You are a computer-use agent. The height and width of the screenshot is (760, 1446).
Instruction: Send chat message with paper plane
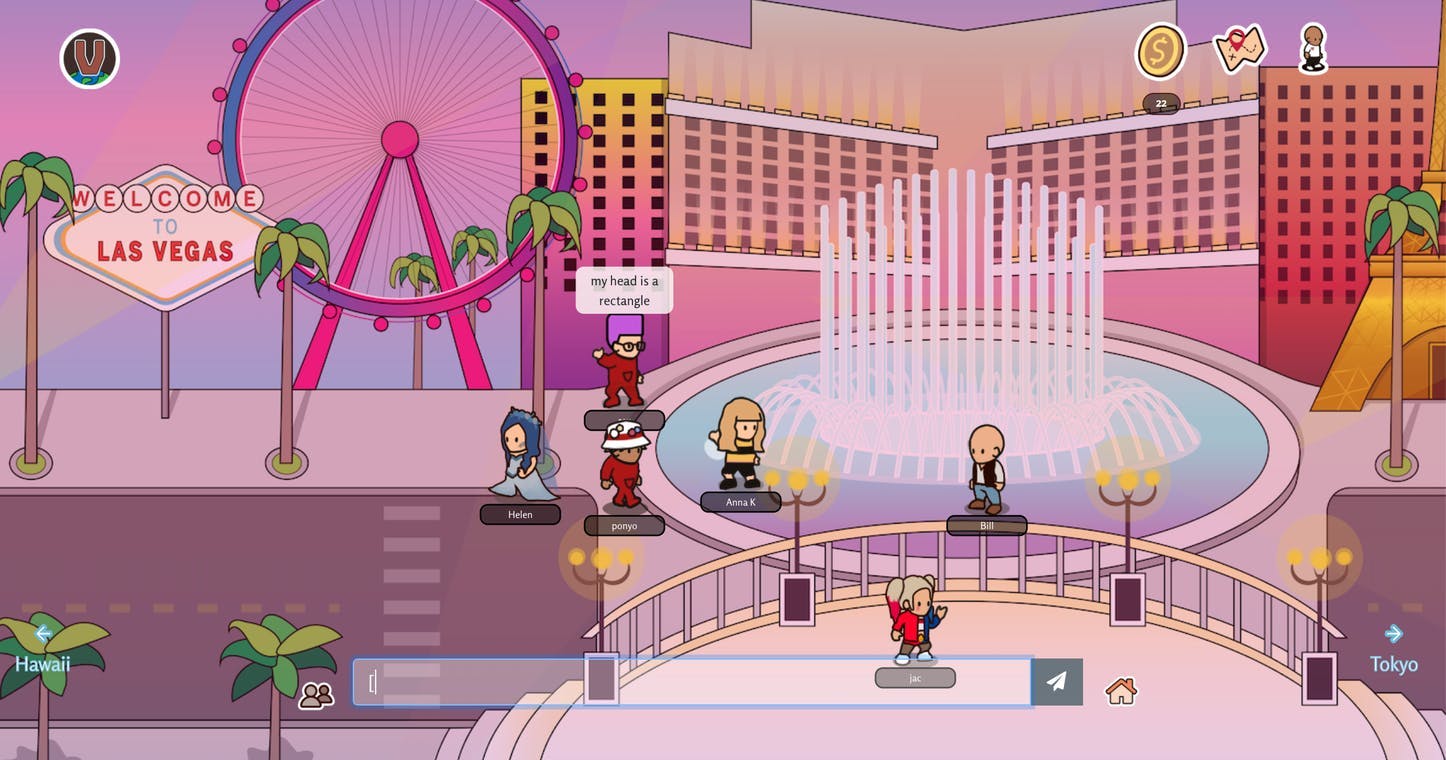pos(1057,682)
